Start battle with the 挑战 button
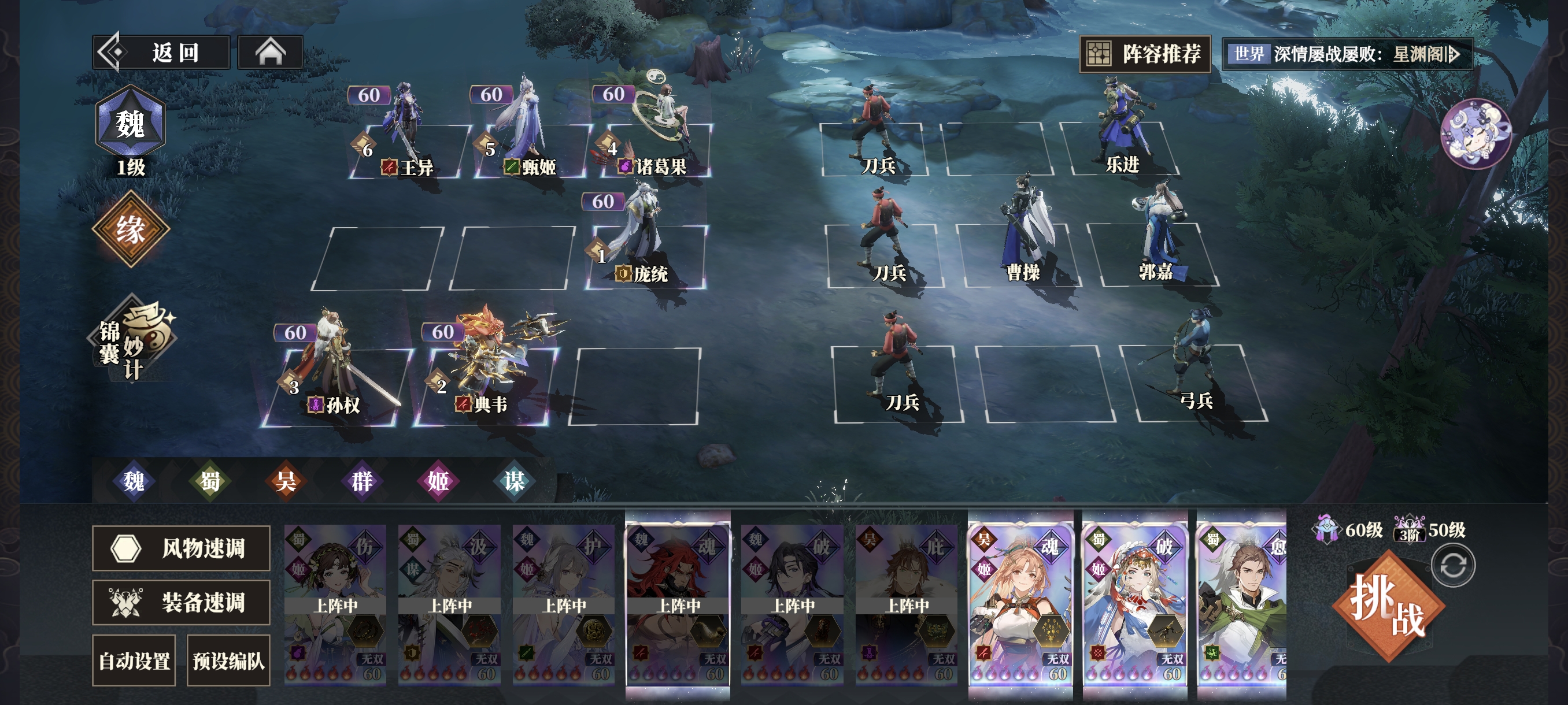 click(1388, 606)
